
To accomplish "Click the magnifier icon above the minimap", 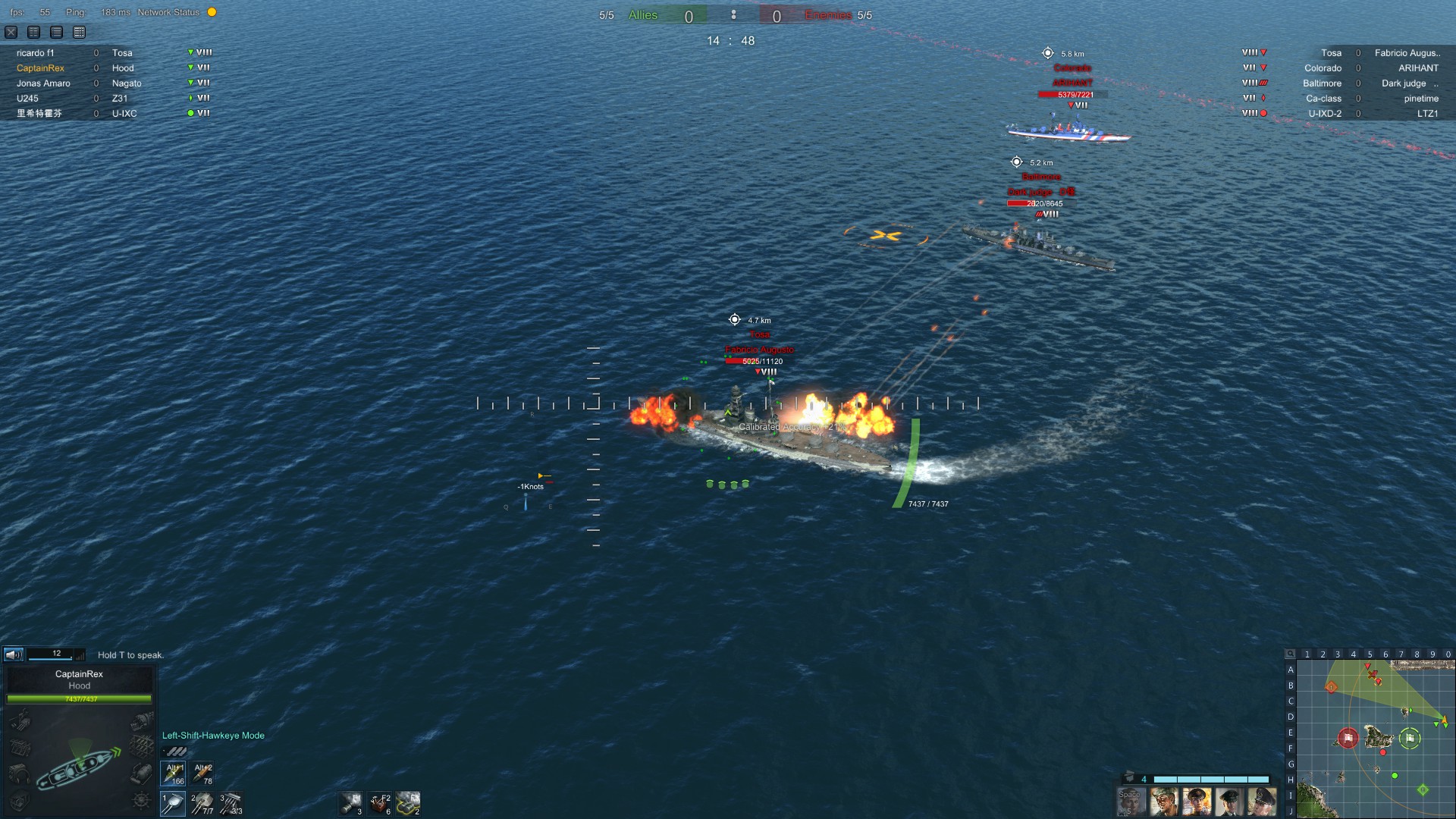I will [x=1291, y=653].
